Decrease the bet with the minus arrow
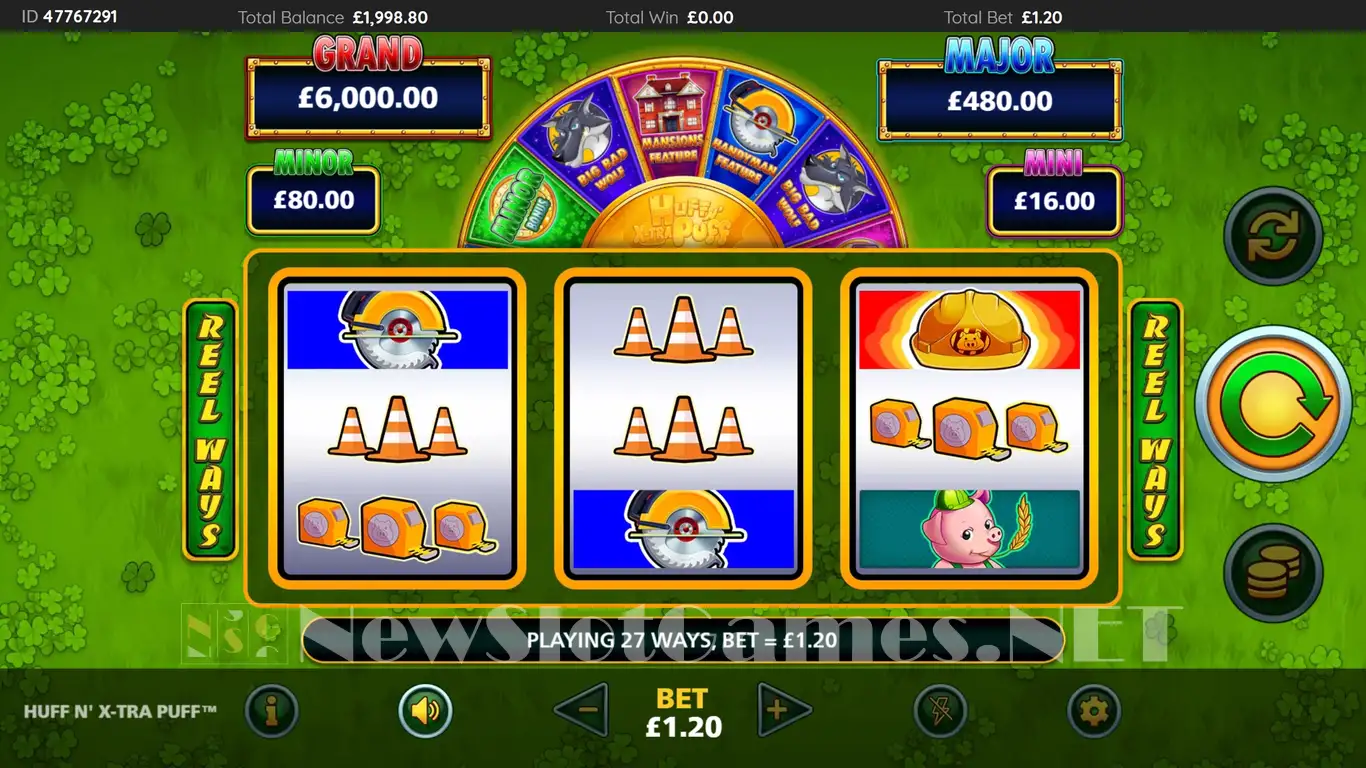Viewport: 1366px width, 768px height. (582, 710)
